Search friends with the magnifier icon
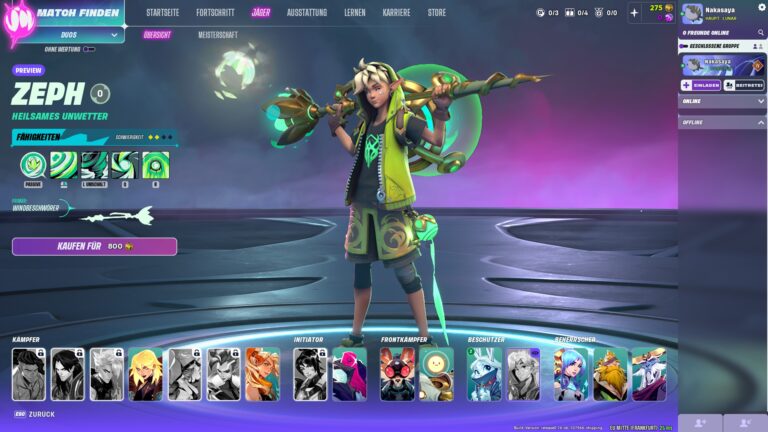This screenshot has width=768, height=432. [762, 33]
